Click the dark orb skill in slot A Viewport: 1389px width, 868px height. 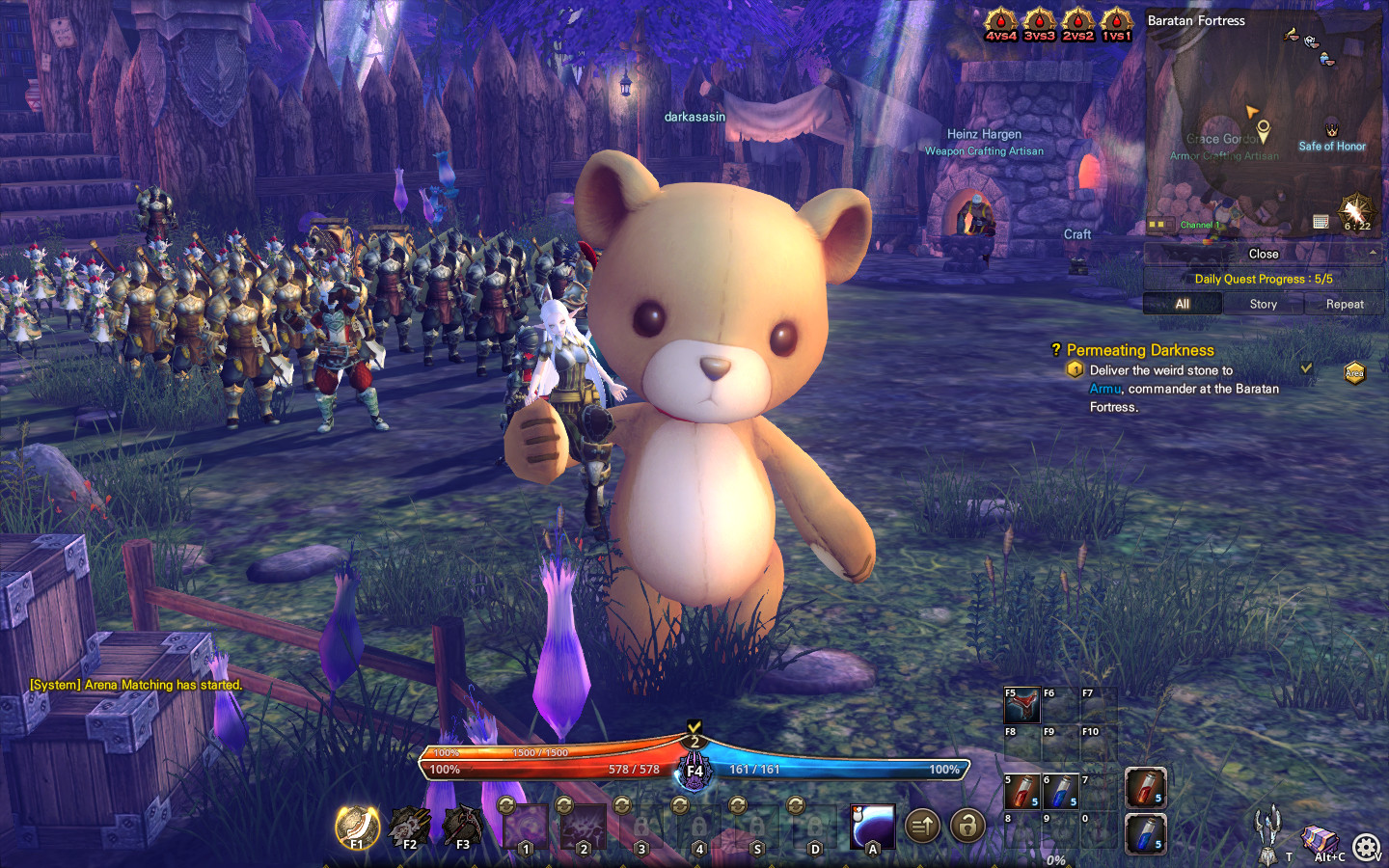(x=871, y=827)
